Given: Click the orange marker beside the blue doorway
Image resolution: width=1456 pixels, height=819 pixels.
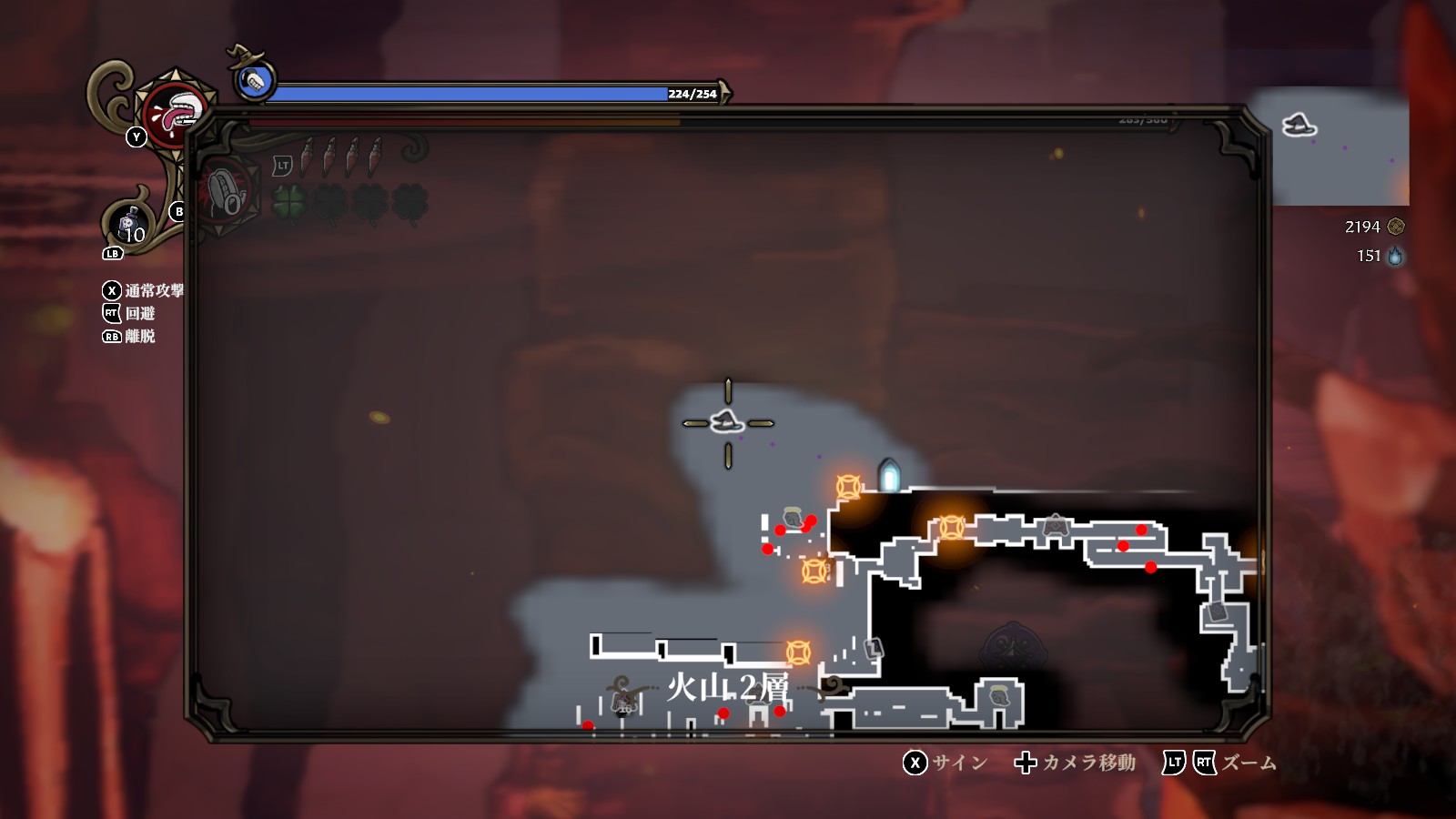Looking at the screenshot, I should [x=848, y=487].
